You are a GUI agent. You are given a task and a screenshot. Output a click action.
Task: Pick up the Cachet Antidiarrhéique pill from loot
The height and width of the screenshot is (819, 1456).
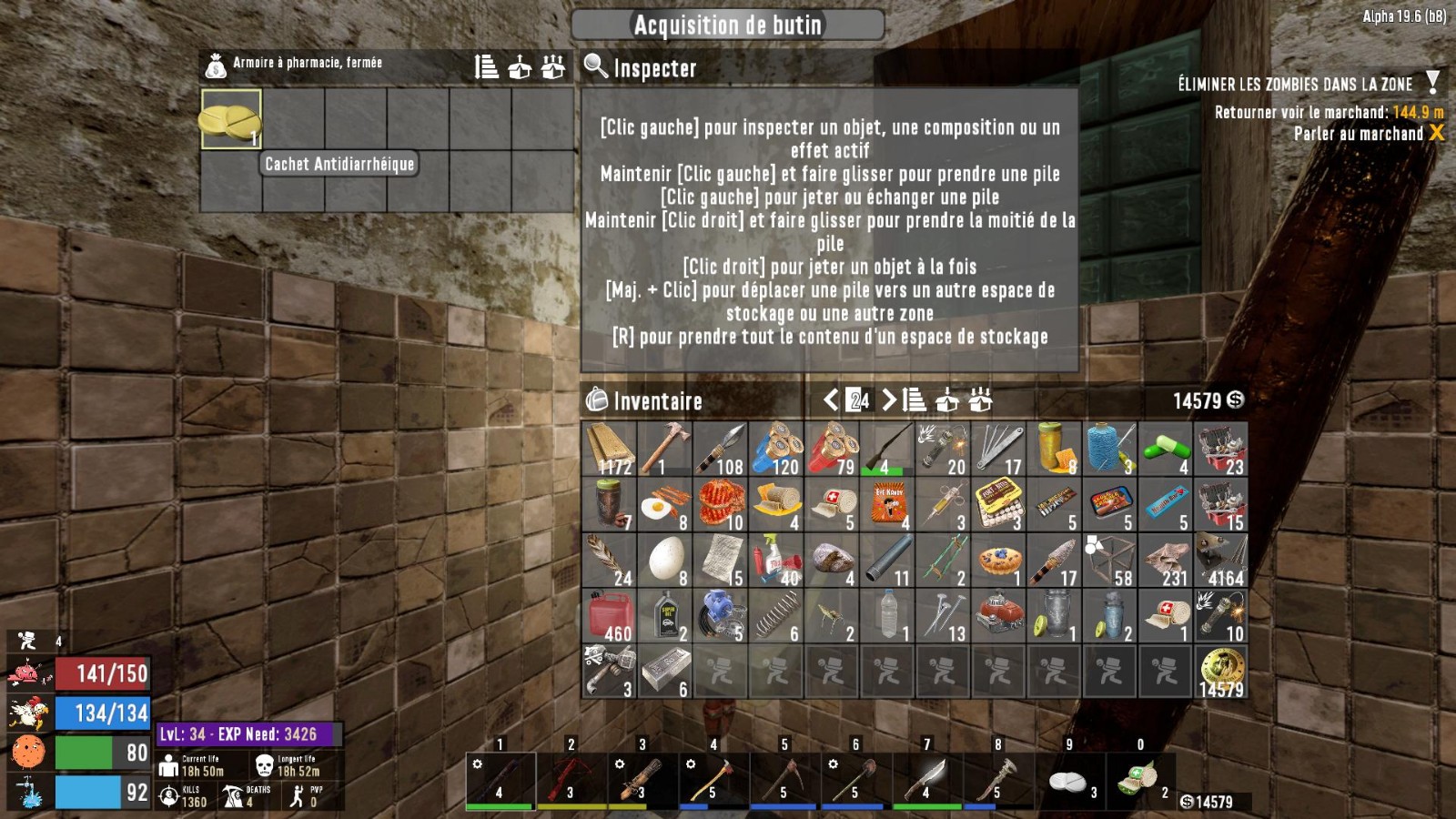[x=231, y=118]
